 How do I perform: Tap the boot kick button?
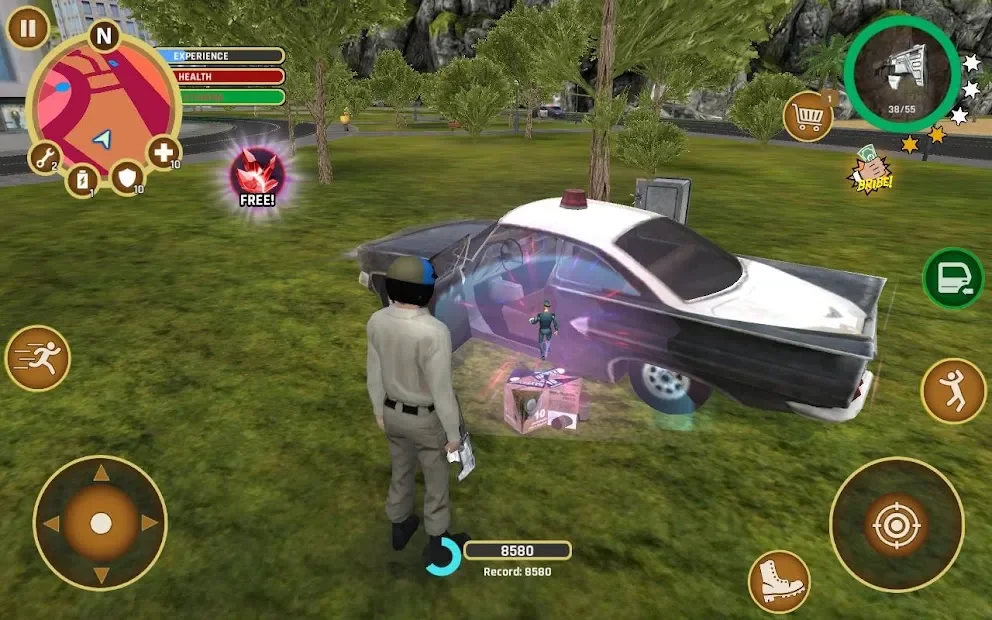(779, 581)
